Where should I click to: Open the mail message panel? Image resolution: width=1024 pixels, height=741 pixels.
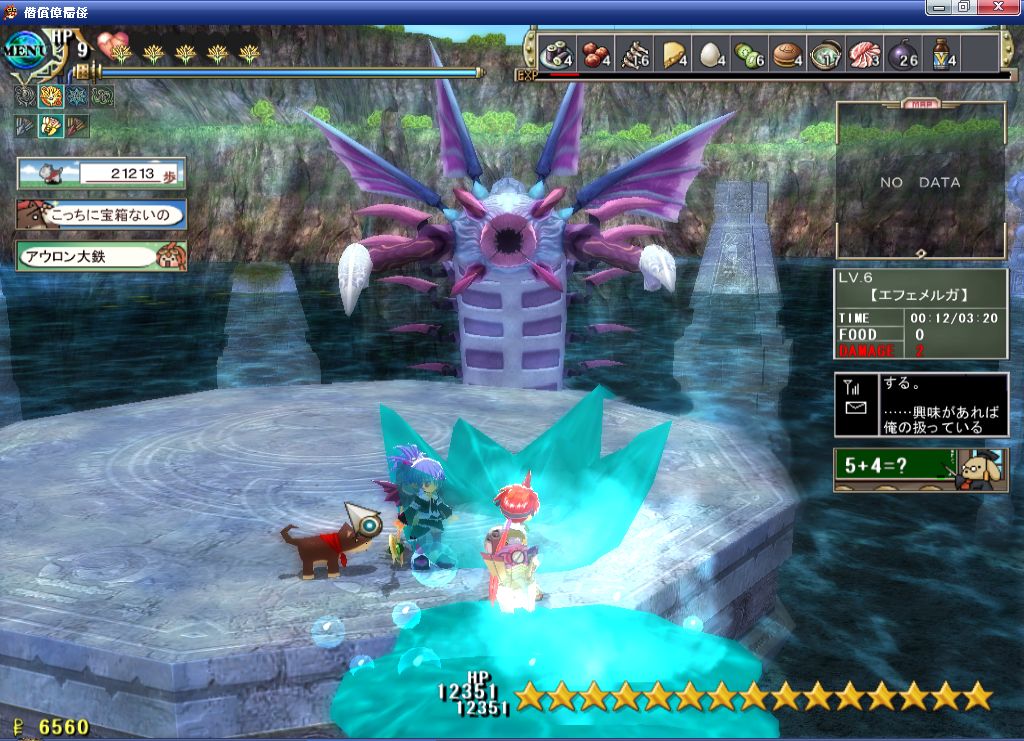click(920, 404)
